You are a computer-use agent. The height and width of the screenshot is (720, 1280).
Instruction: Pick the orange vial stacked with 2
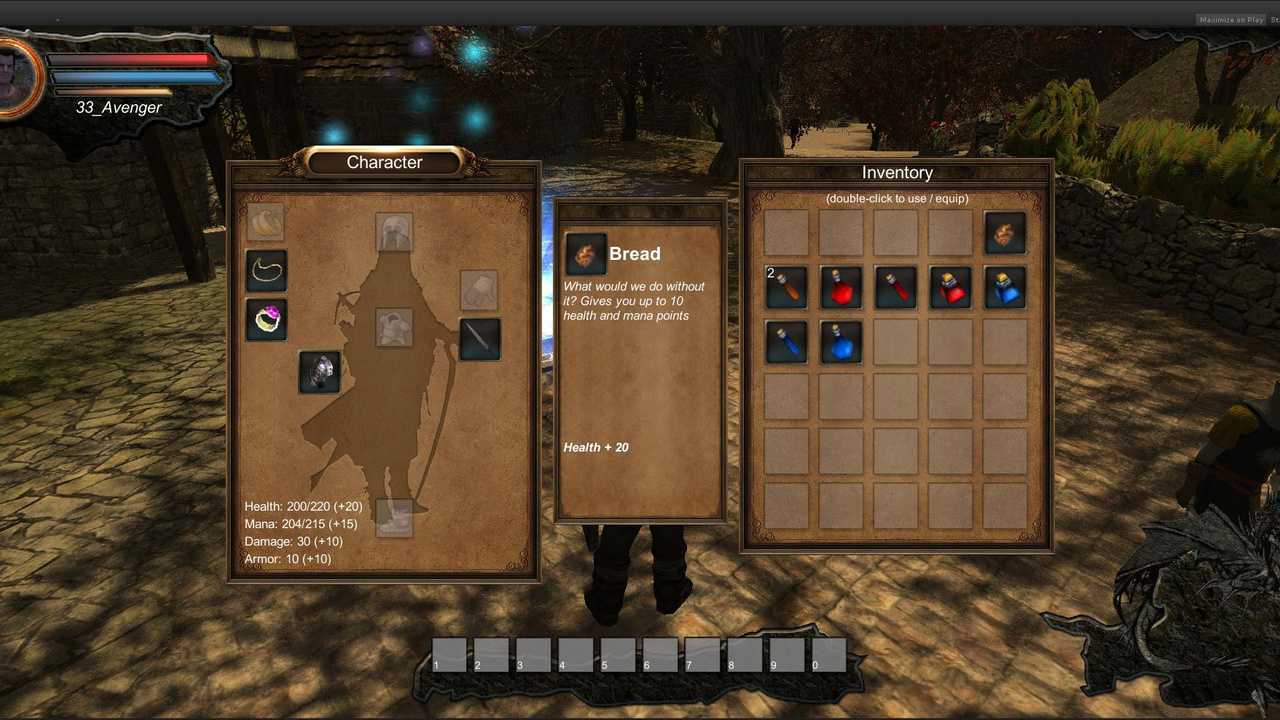click(786, 287)
